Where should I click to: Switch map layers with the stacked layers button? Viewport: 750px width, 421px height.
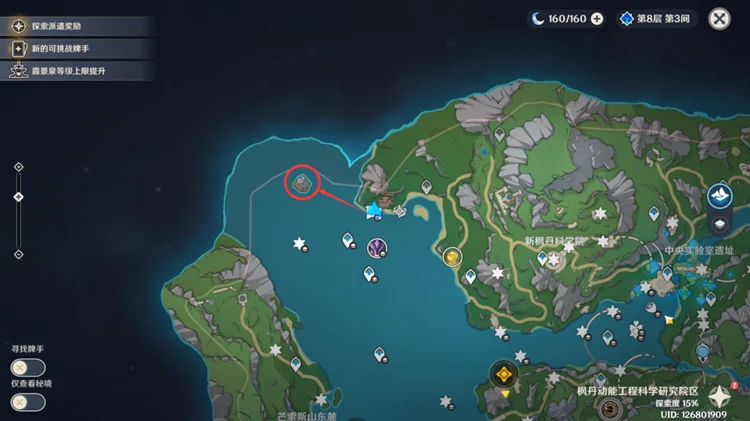tap(720, 223)
